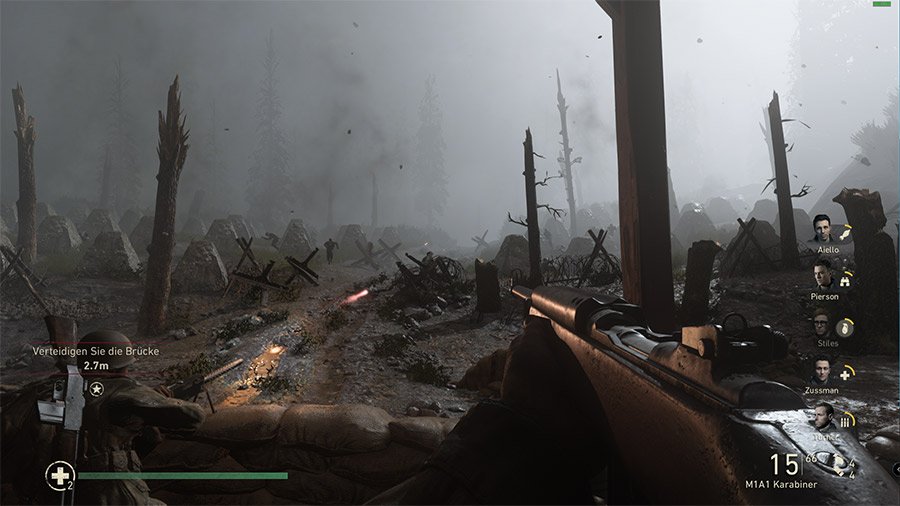This screenshot has height=506, width=900.
Task: Request ammo with Turner's bullets icon
Action: tap(848, 419)
